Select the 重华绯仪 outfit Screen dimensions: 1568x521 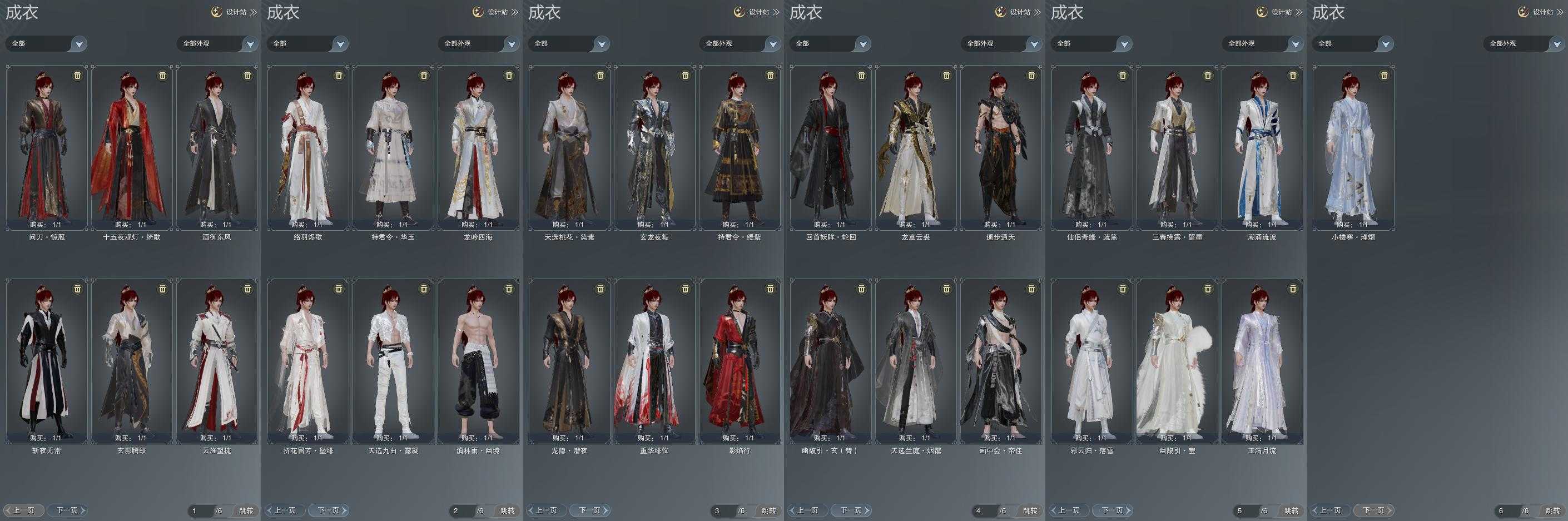coord(654,360)
